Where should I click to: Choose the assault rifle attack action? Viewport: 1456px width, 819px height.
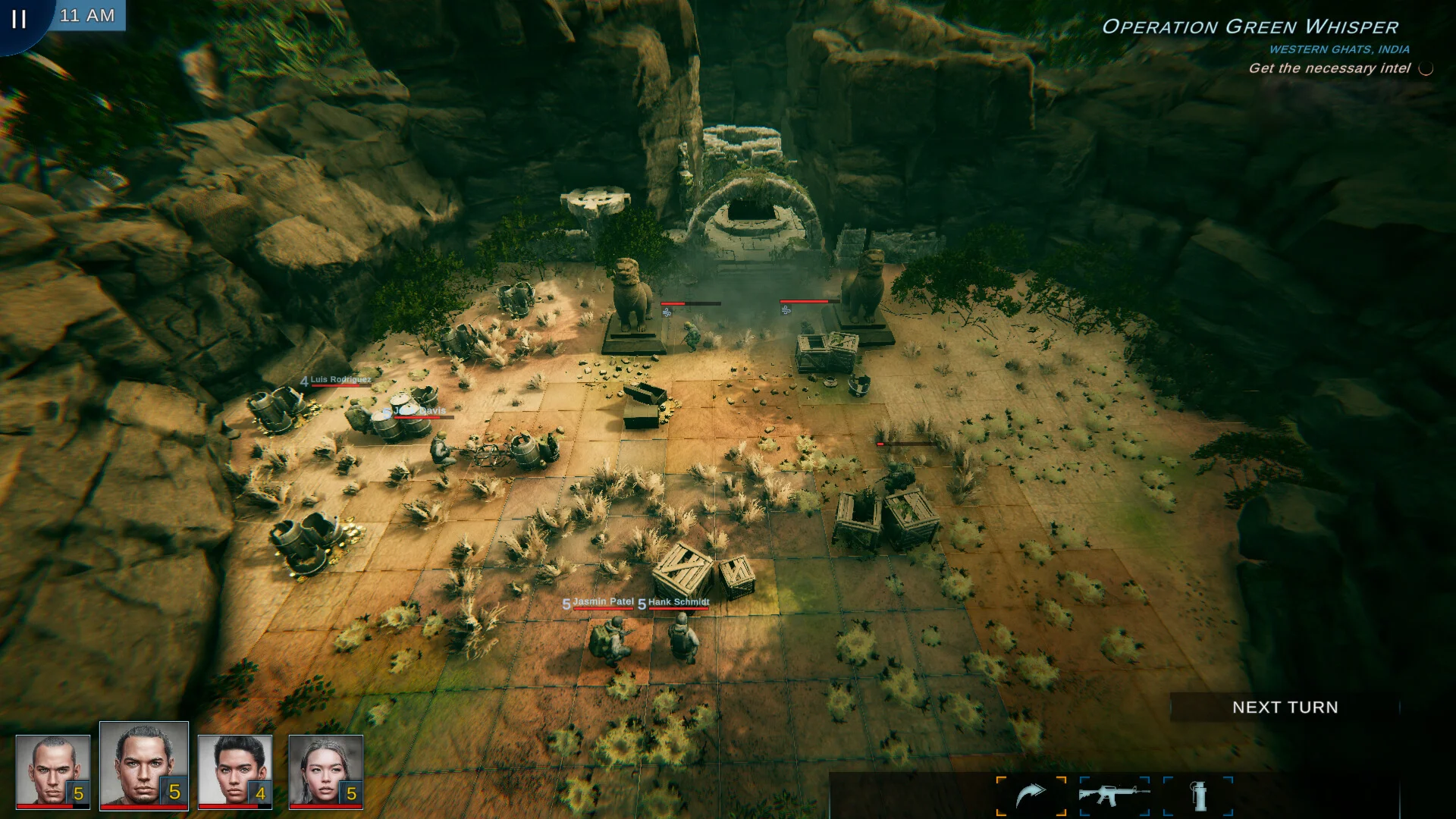click(1114, 795)
